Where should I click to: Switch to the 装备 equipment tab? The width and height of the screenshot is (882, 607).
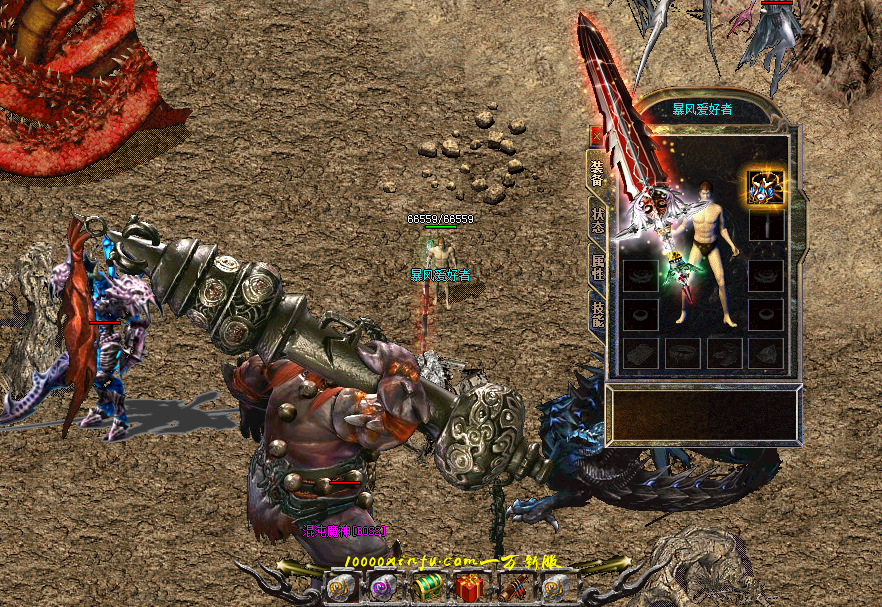coord(597,174)
